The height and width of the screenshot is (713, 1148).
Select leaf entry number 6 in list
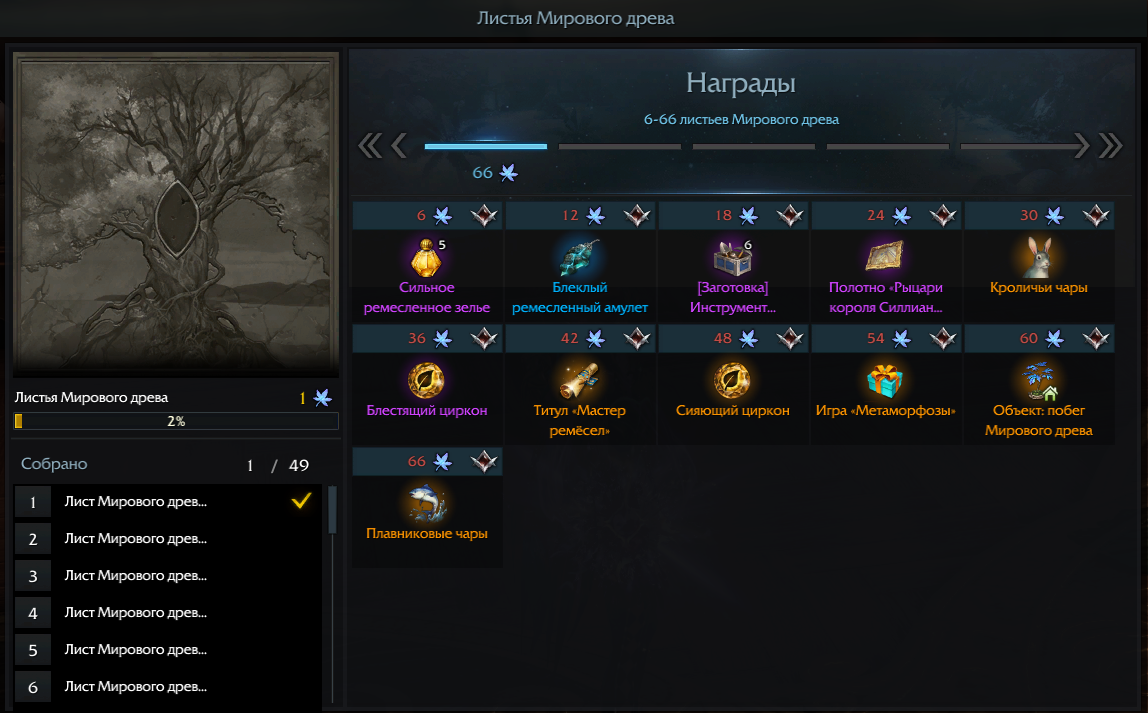(x=168, y=687)
